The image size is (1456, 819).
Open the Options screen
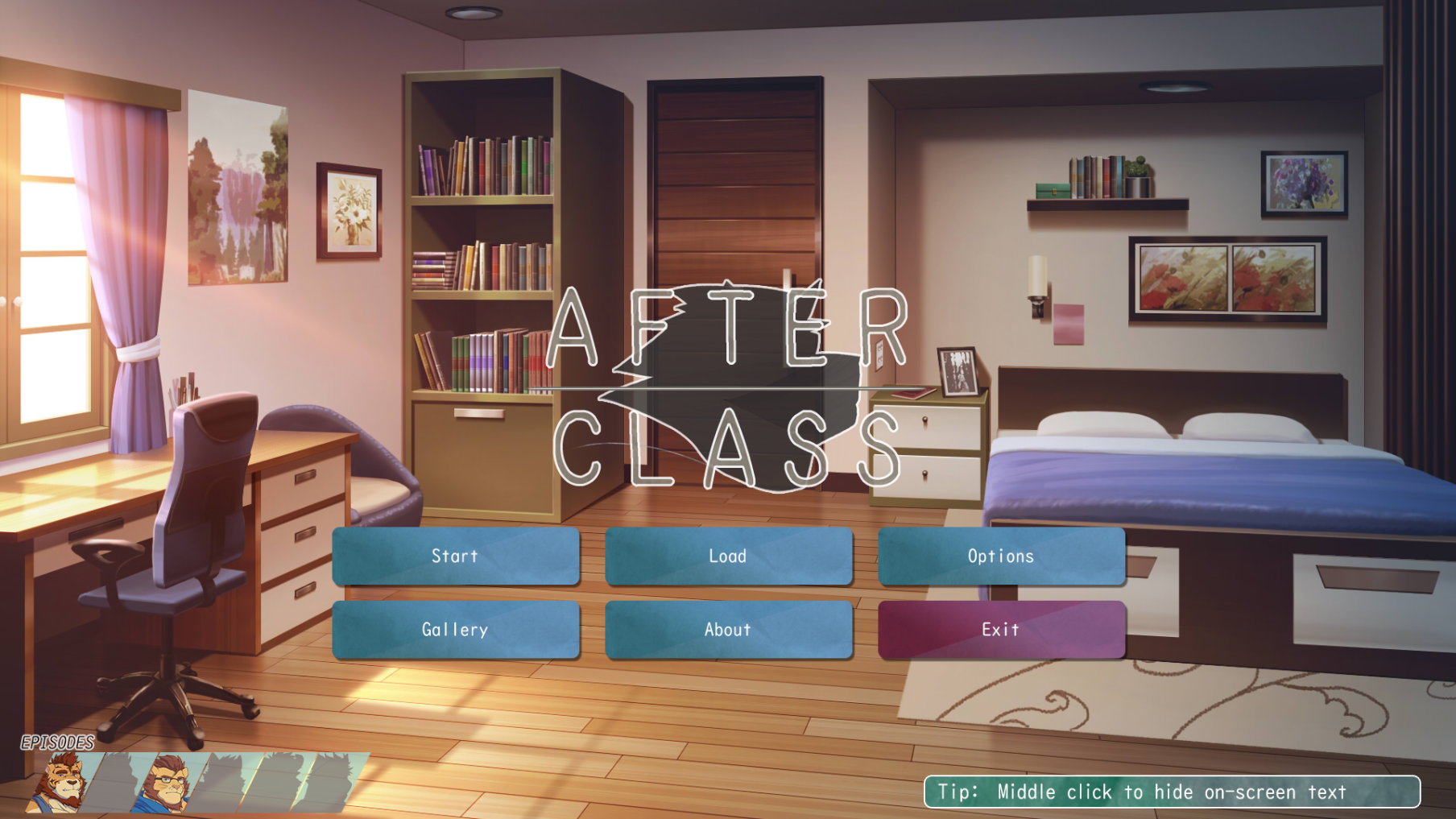(1001, 556)
